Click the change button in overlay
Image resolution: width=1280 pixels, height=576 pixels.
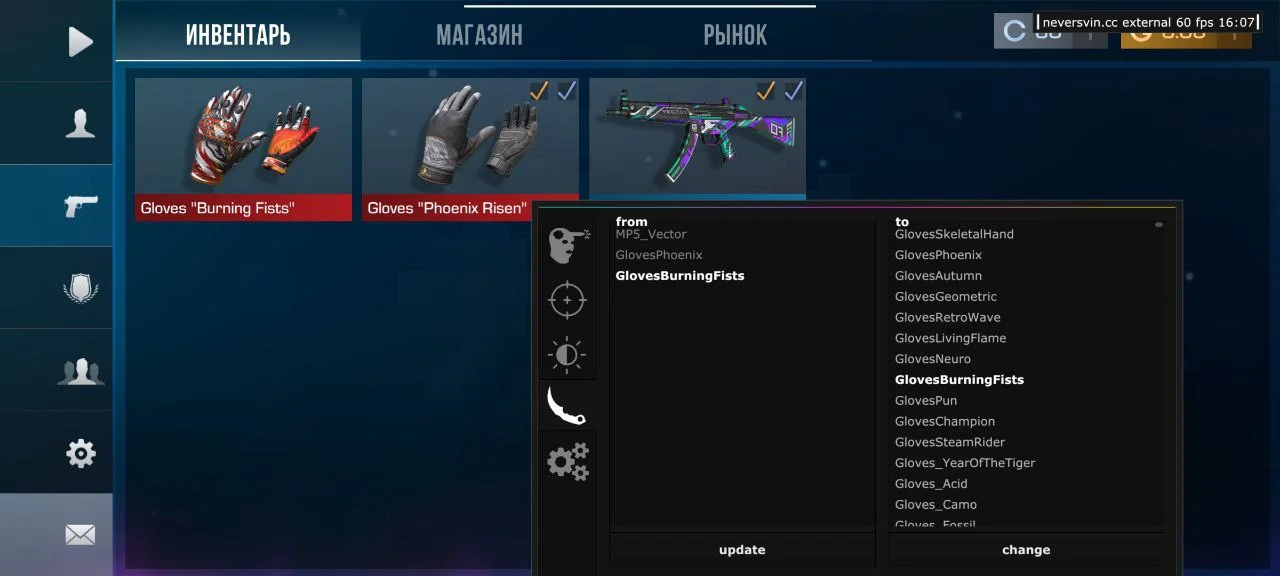(1026, 550)
